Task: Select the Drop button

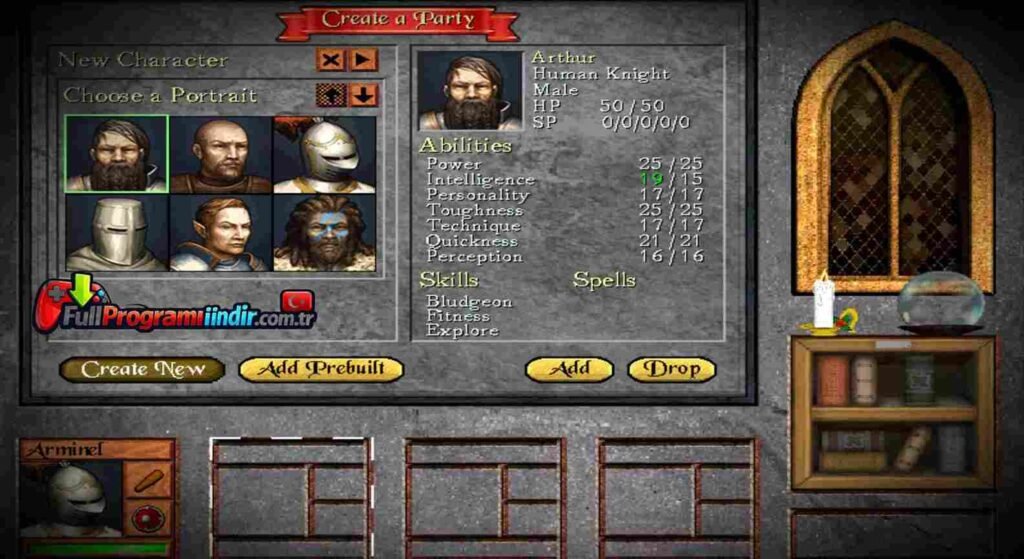Action: coord(671,369)
